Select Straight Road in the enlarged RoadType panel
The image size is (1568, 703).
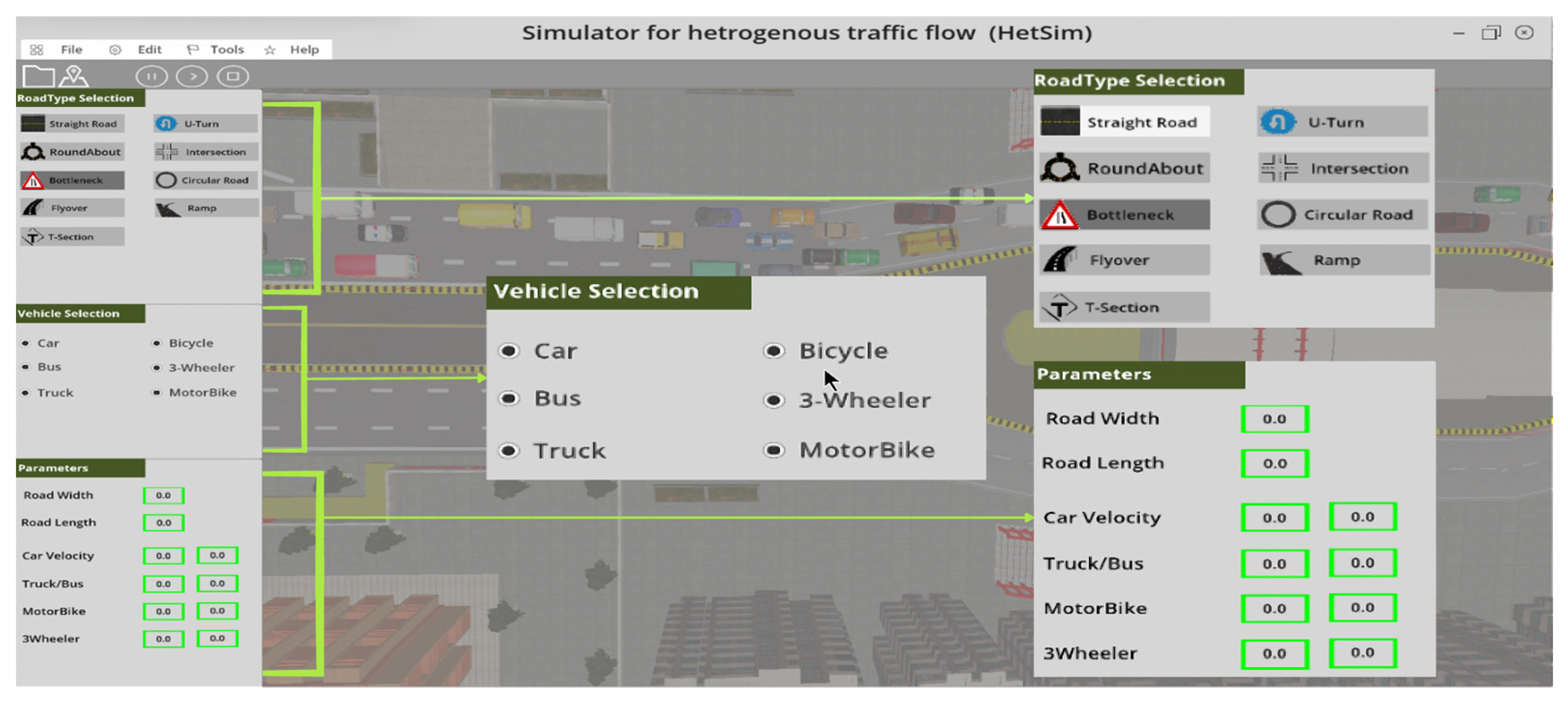click(1124, 122)
